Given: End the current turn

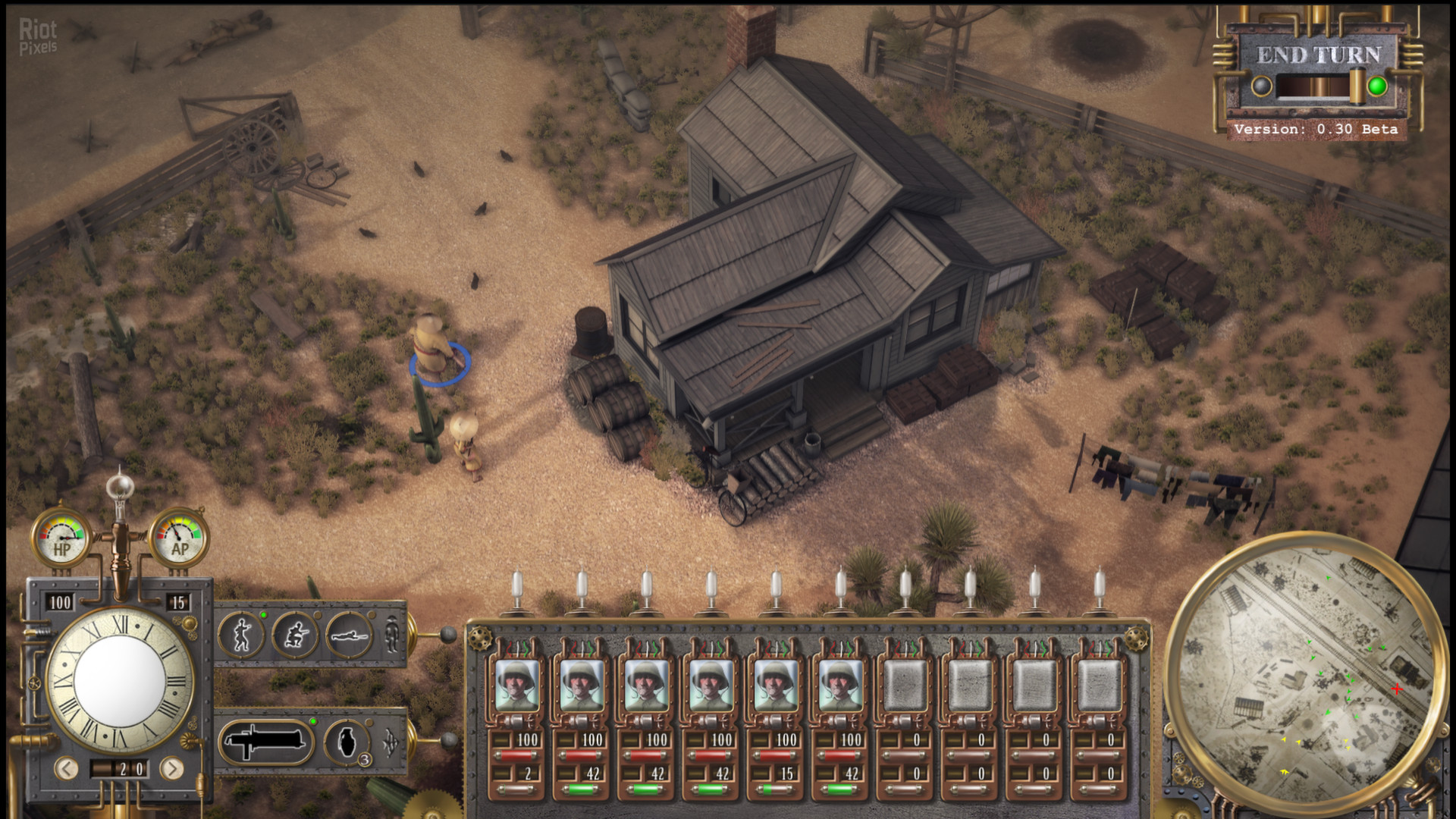Looking at the screenshot, I should (x=1318, y=55).
